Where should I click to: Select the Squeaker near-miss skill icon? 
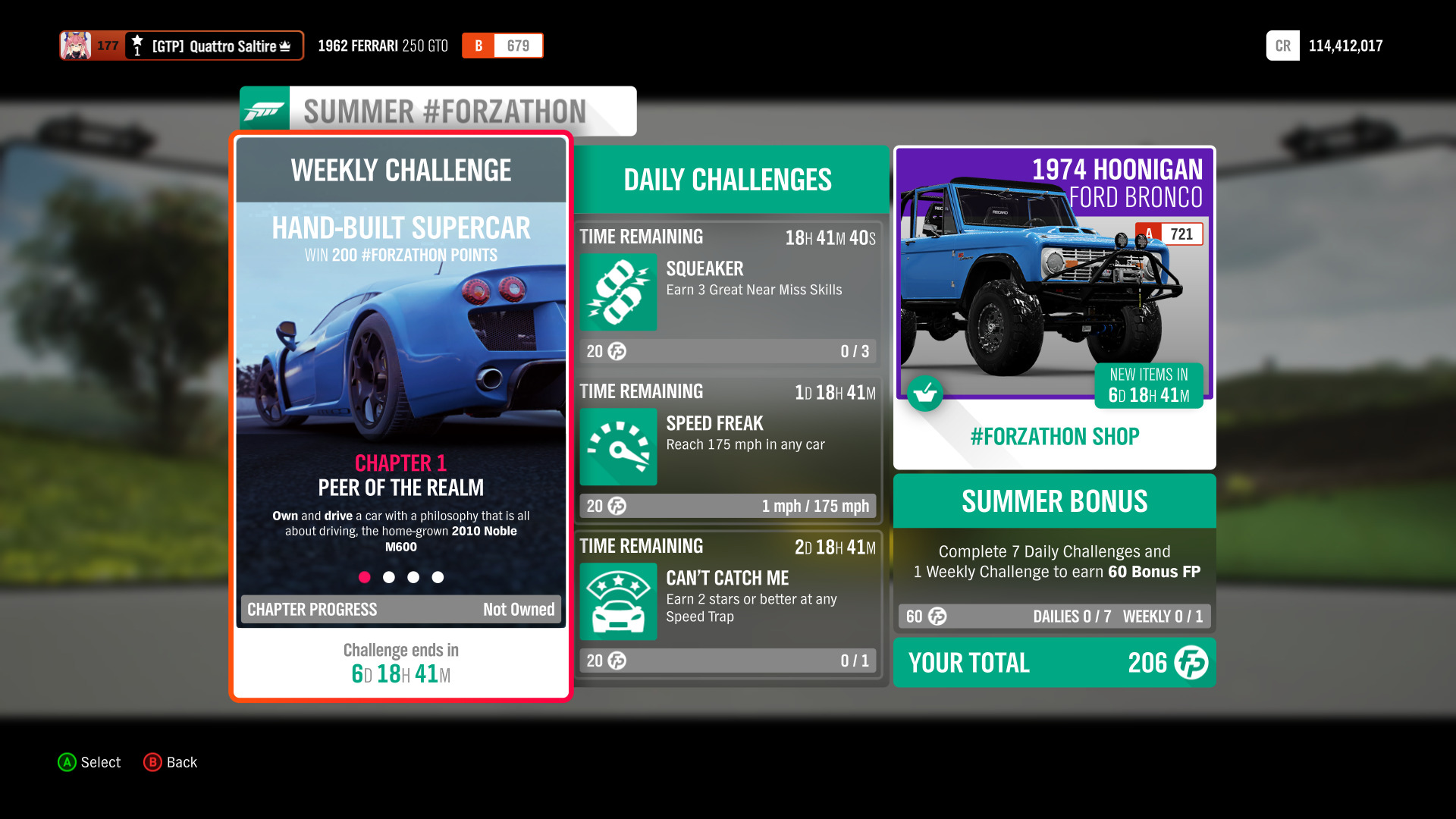618,293
